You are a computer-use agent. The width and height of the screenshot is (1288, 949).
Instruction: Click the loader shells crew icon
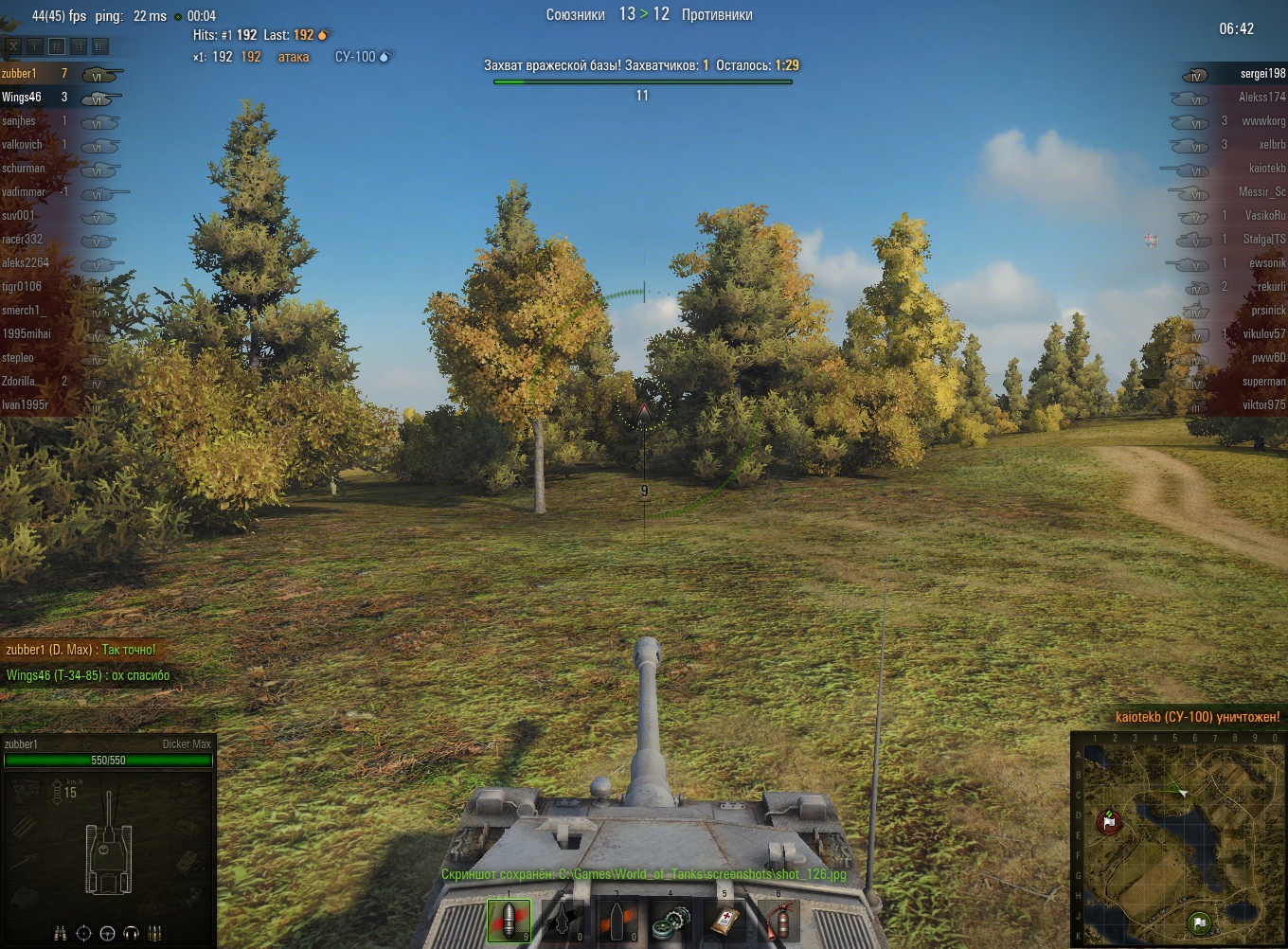point(155,933)
